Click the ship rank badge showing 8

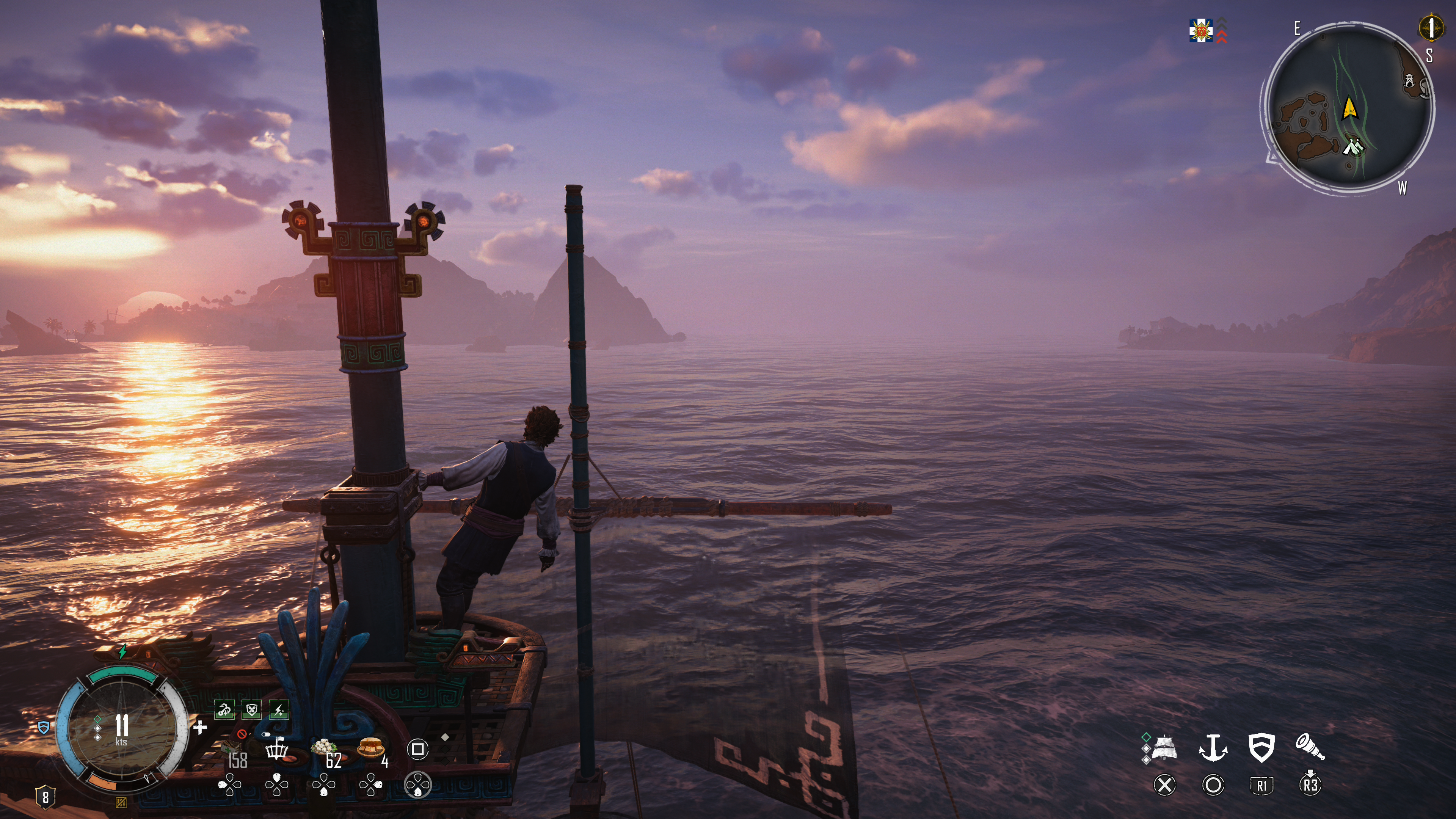click(x=45, y=797)
